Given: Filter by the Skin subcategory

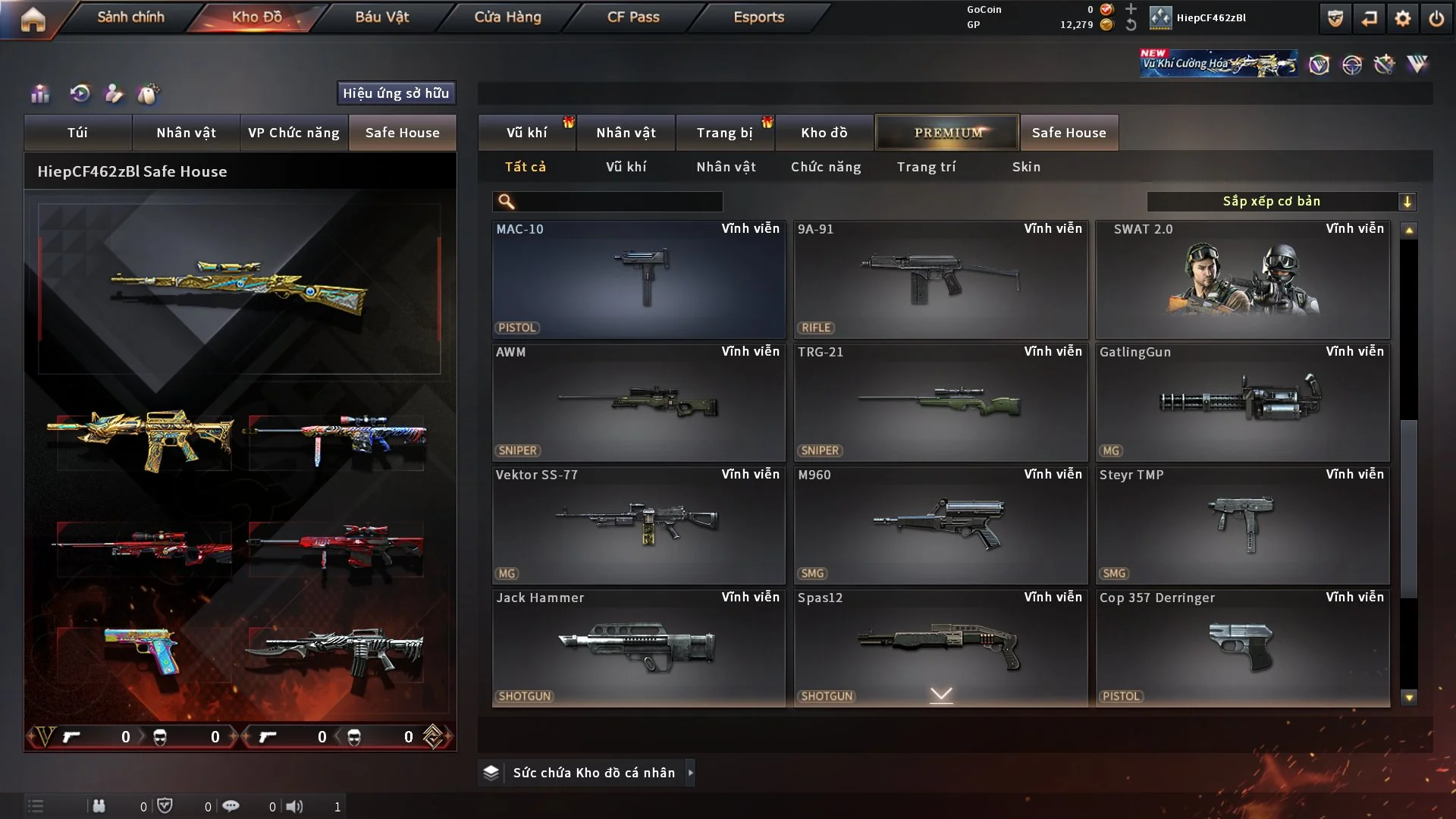Looking at the screenshot, I should point(1026,167).
